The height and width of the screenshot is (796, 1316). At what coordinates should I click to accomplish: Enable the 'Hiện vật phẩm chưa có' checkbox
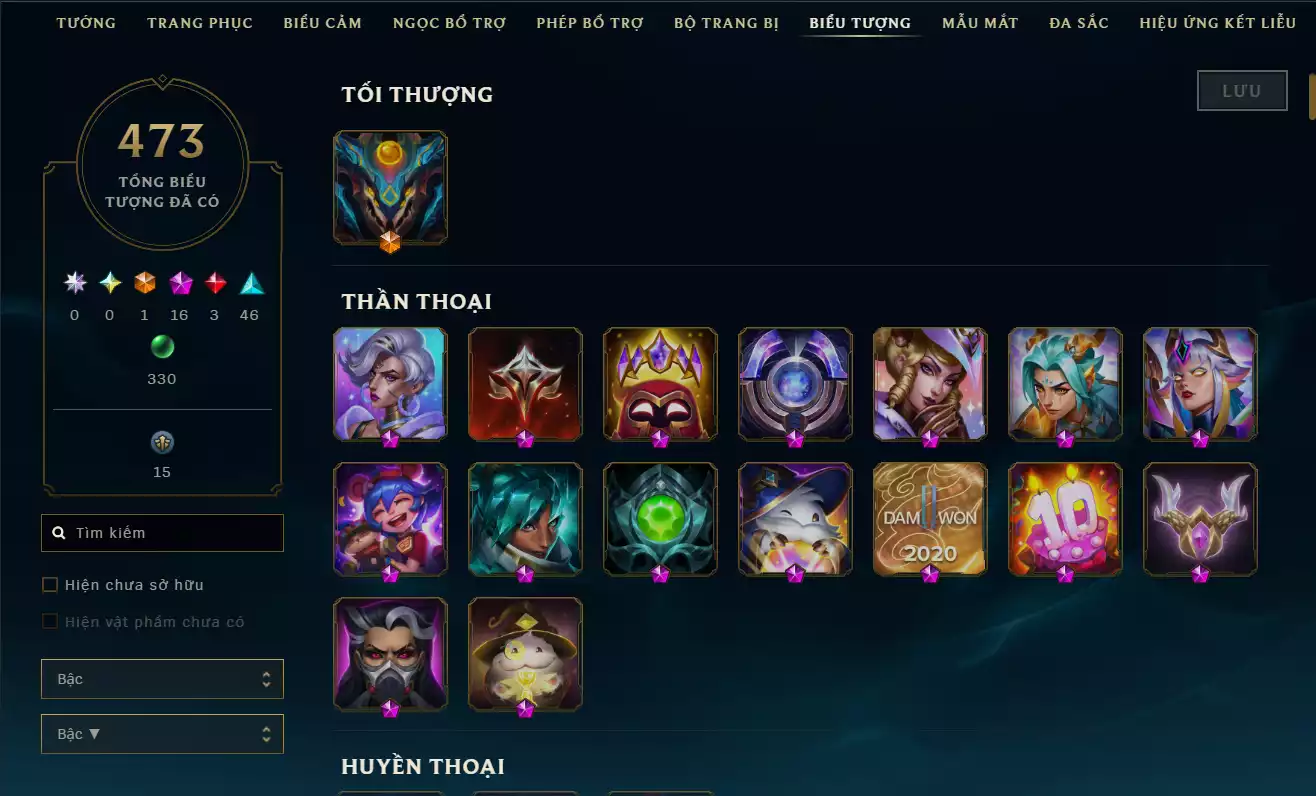tap(49, 620)
